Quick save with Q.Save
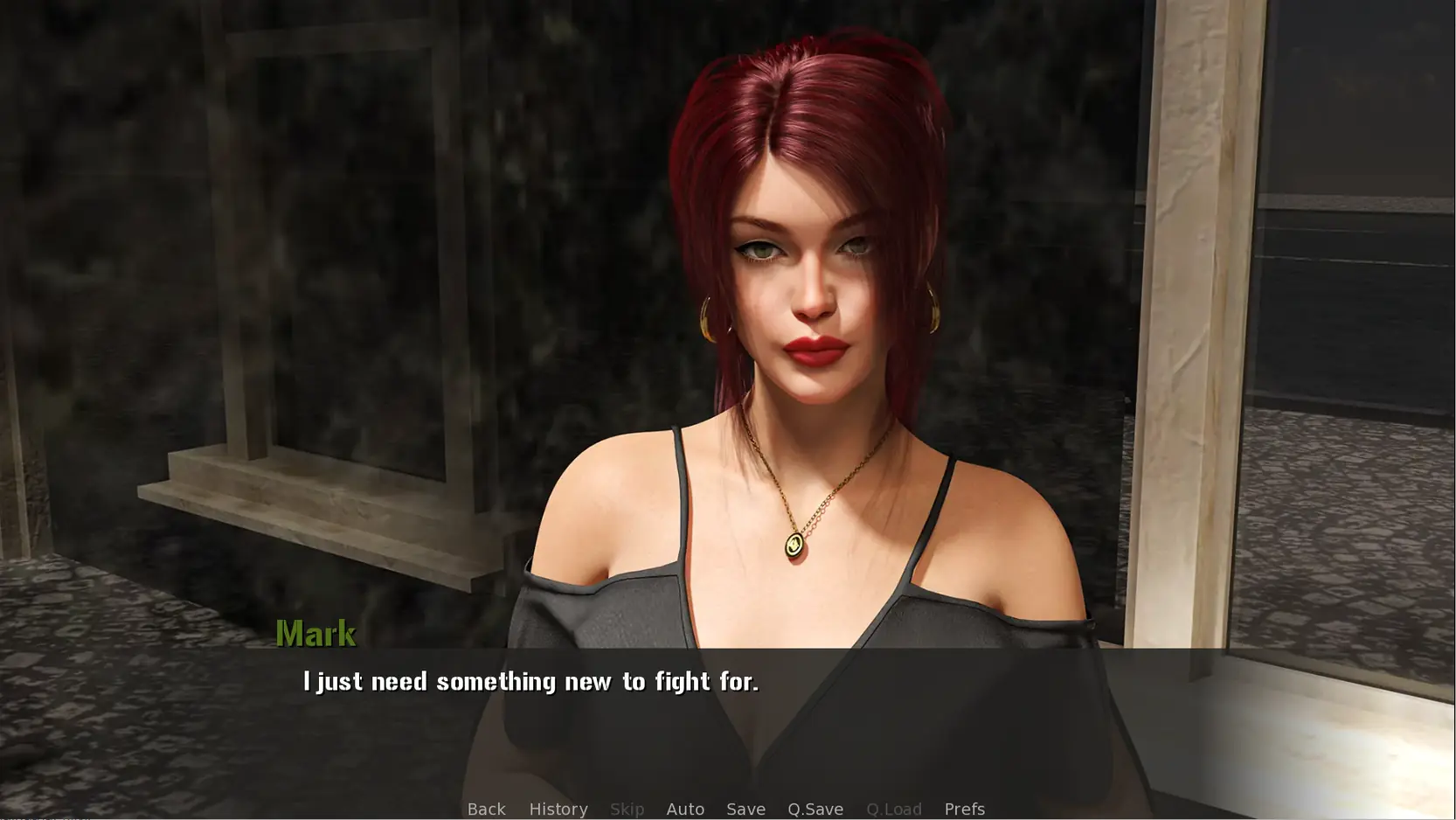 pos(815,809)
